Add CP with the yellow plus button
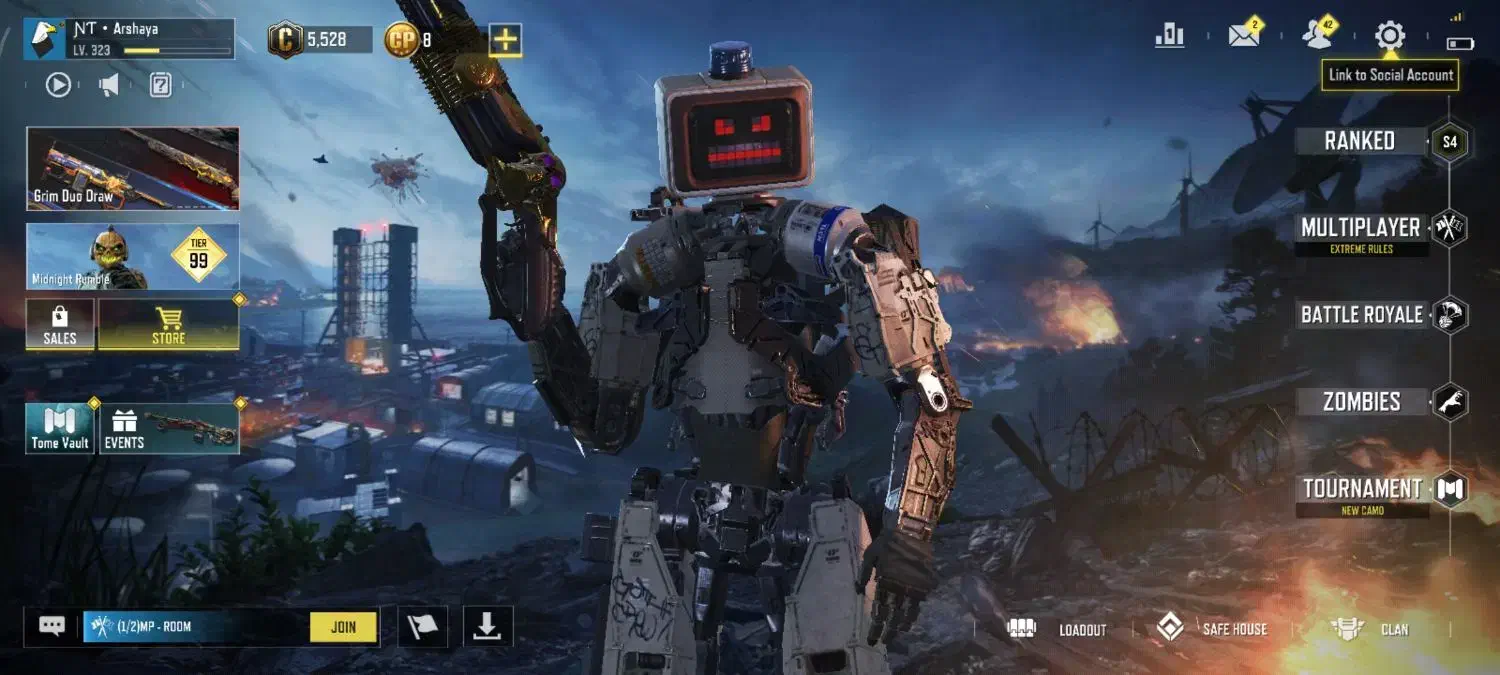 click(x=505, y=40)
